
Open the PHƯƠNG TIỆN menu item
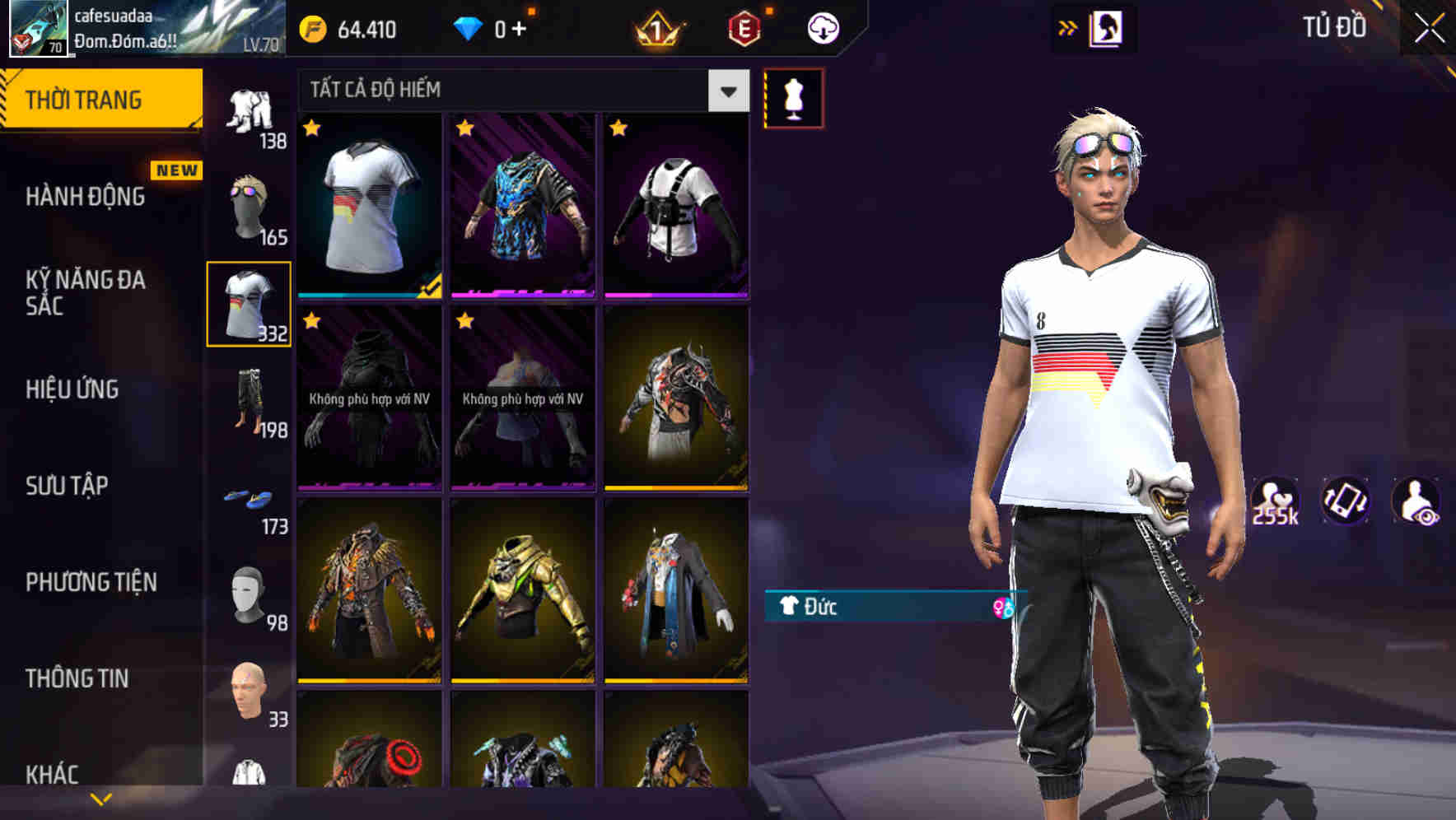[x=91, y=581]
